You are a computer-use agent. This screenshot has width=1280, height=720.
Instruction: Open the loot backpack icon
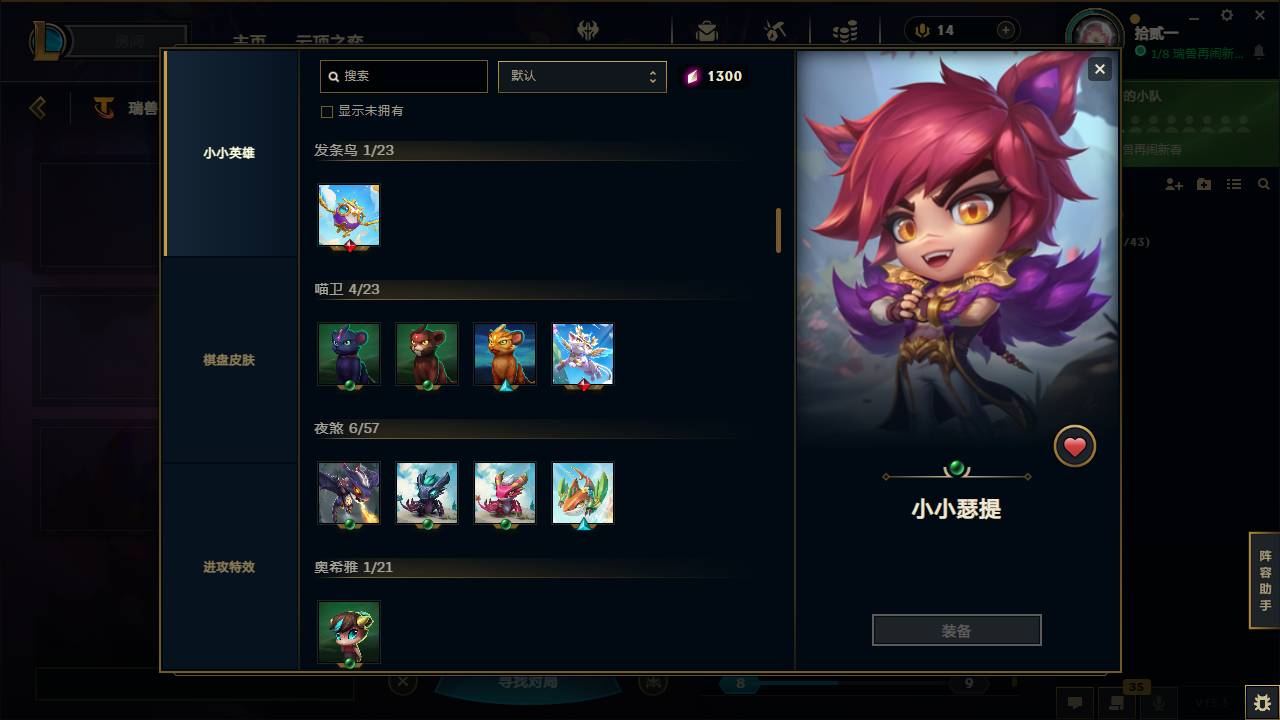707,30
